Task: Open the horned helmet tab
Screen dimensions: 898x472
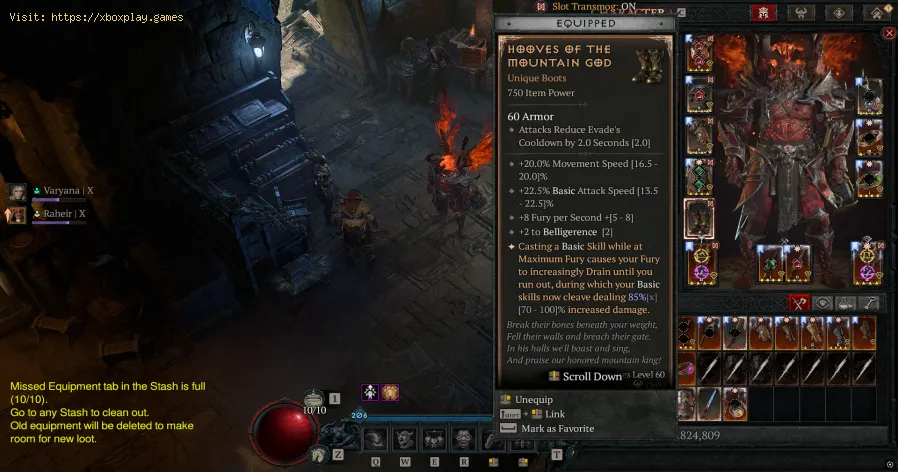Action: pyautogui.click(x=802, y=13)
